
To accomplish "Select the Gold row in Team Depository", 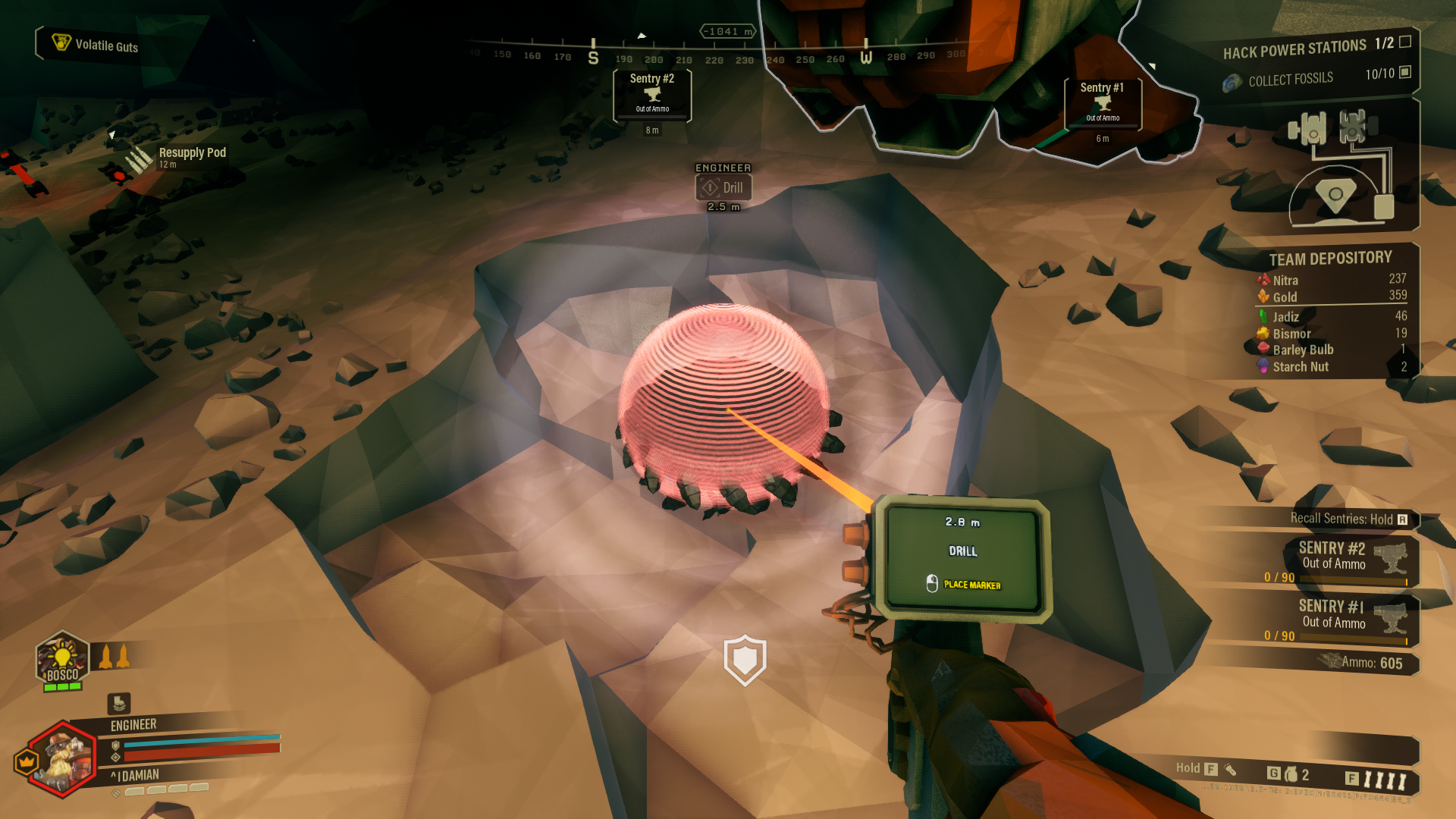I will point(1332,297).
